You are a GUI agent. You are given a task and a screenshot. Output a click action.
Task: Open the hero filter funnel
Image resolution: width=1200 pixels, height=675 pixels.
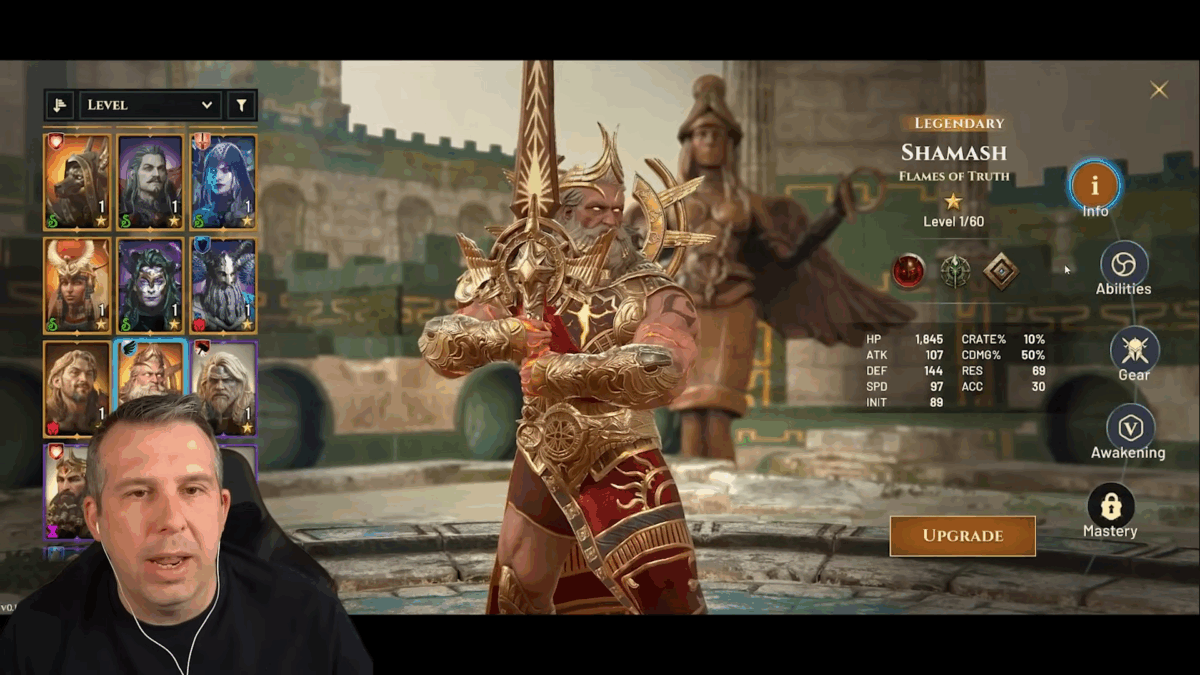pyautogui.click(x=241, y=105)
